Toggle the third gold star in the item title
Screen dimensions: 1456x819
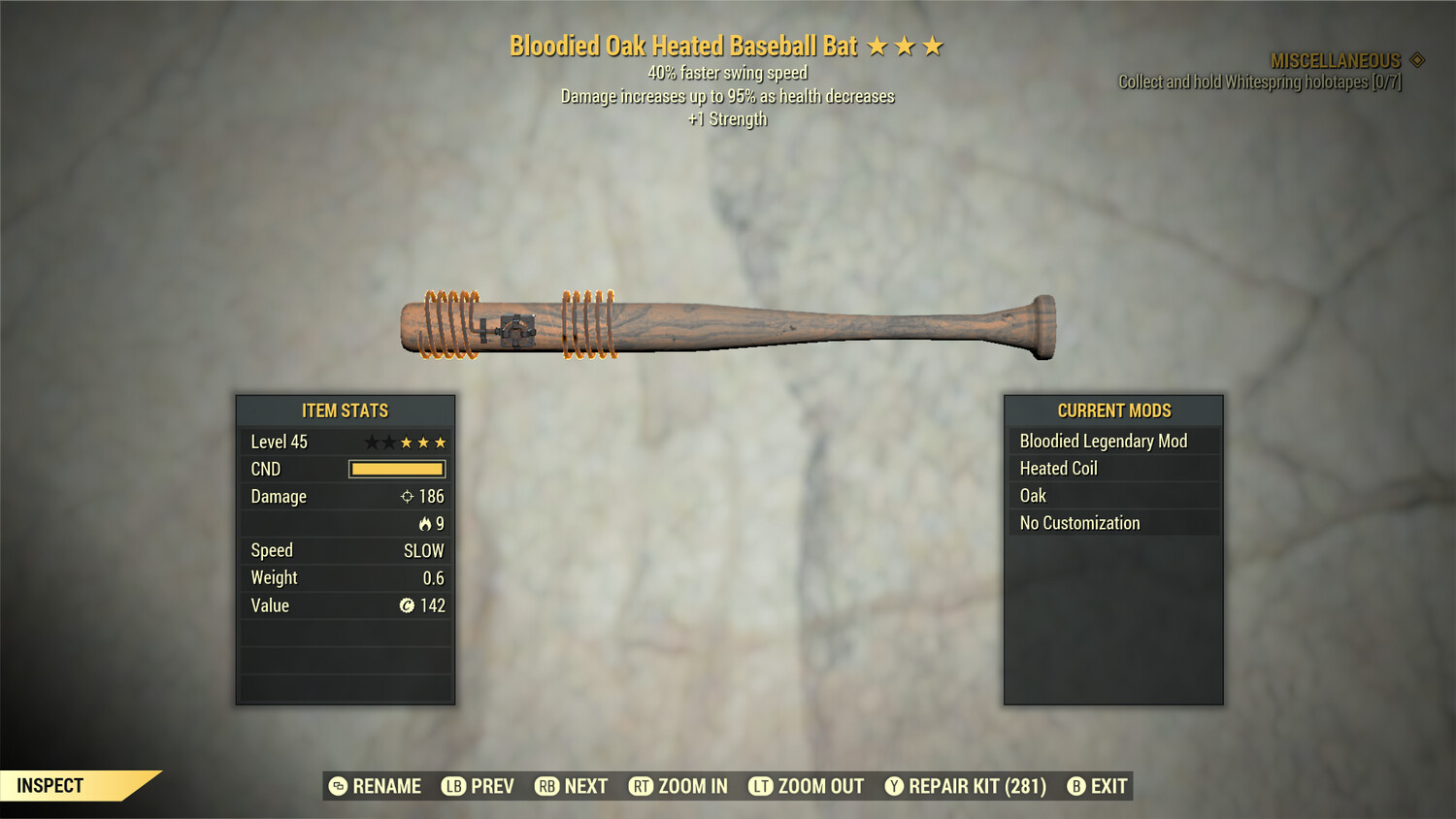click(x=933, y=45)
